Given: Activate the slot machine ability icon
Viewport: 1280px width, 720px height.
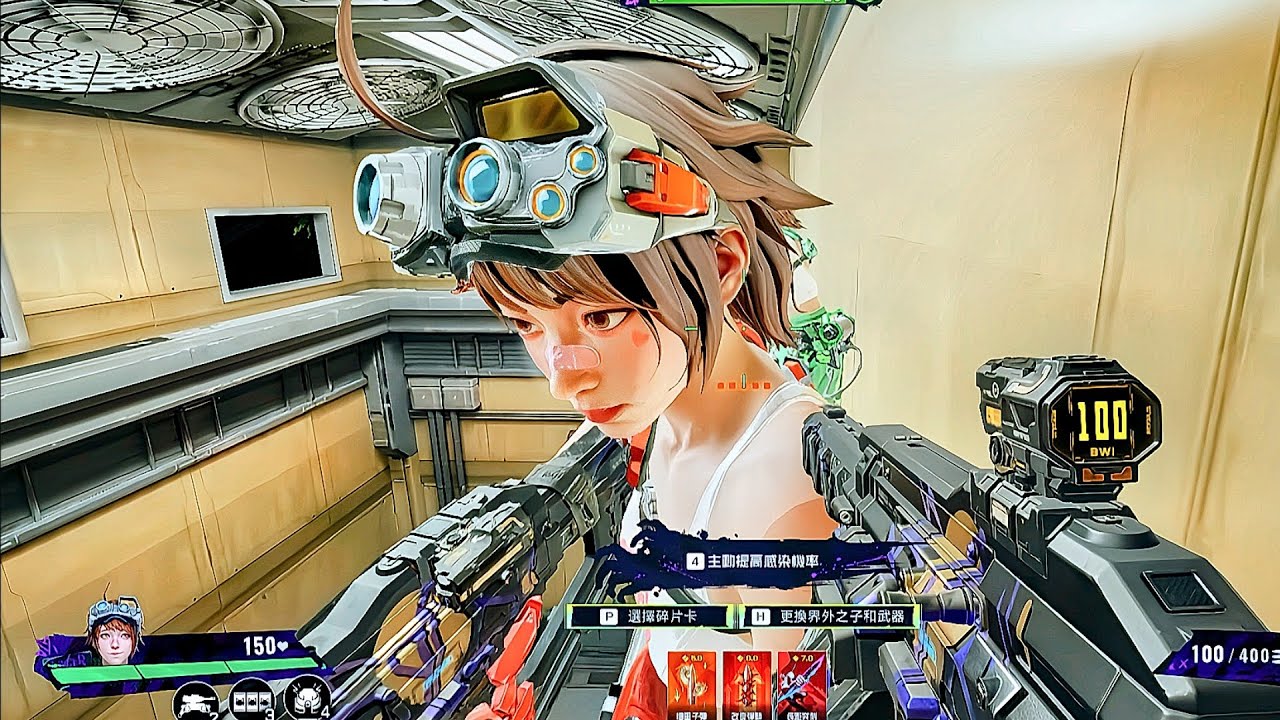Looking at the screenshot, I should [x=250, y=700].
